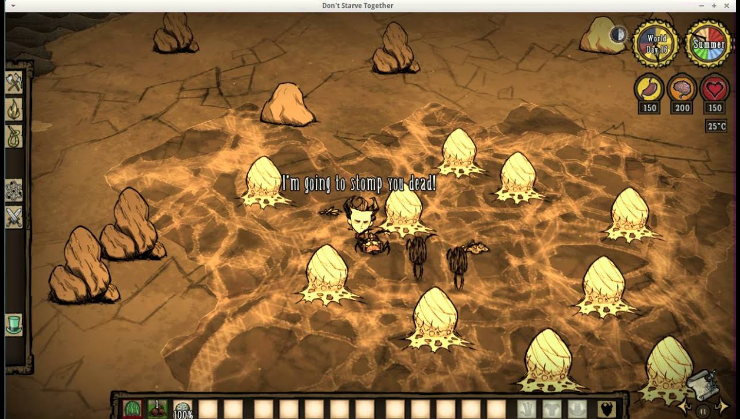Select the first inventory slot item
Viewport: 740px width, 419px height.
[x=132, y=408]
